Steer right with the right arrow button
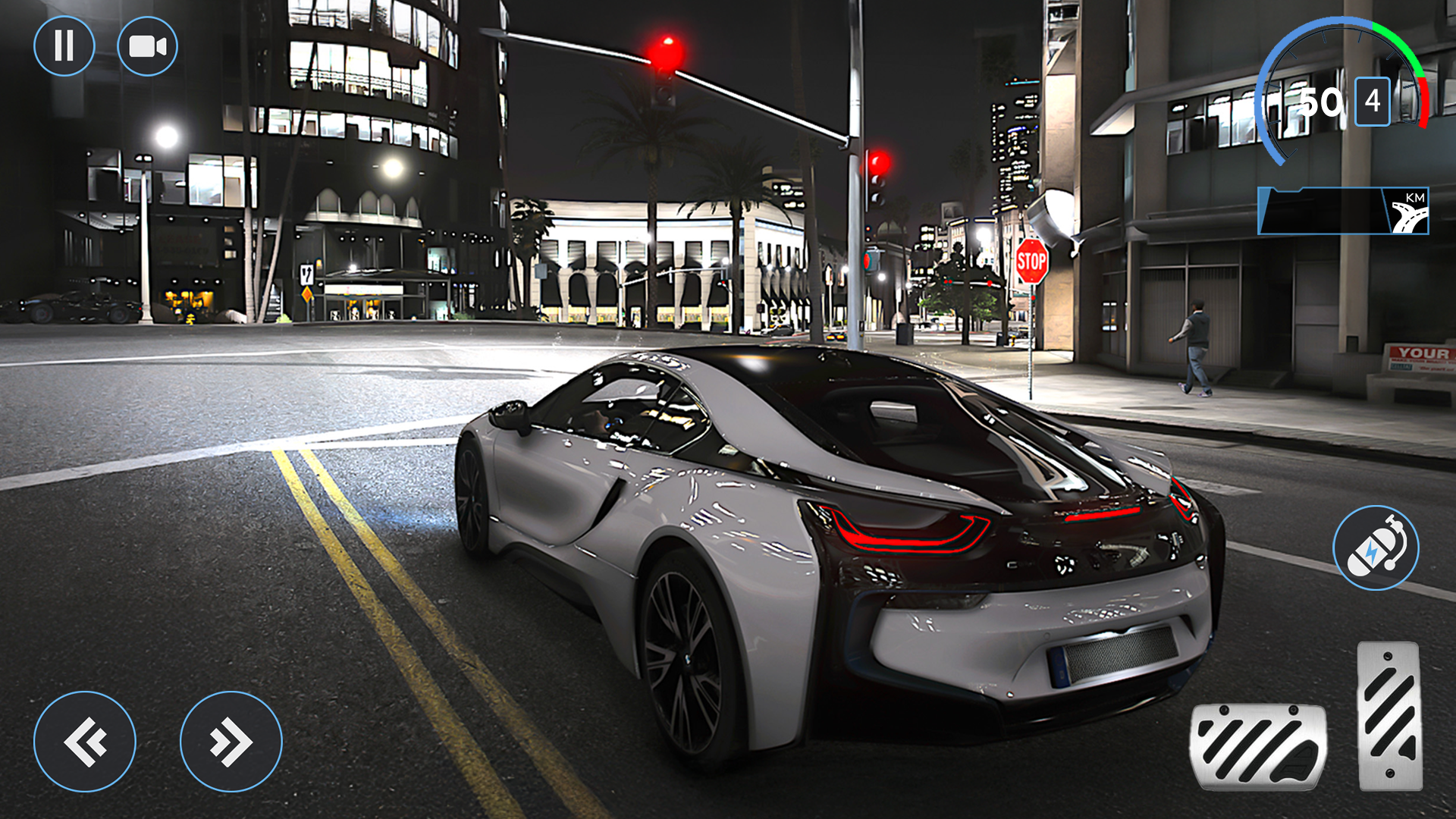Viewport: 1456px width, 819px height. click(x=231, y=742)
